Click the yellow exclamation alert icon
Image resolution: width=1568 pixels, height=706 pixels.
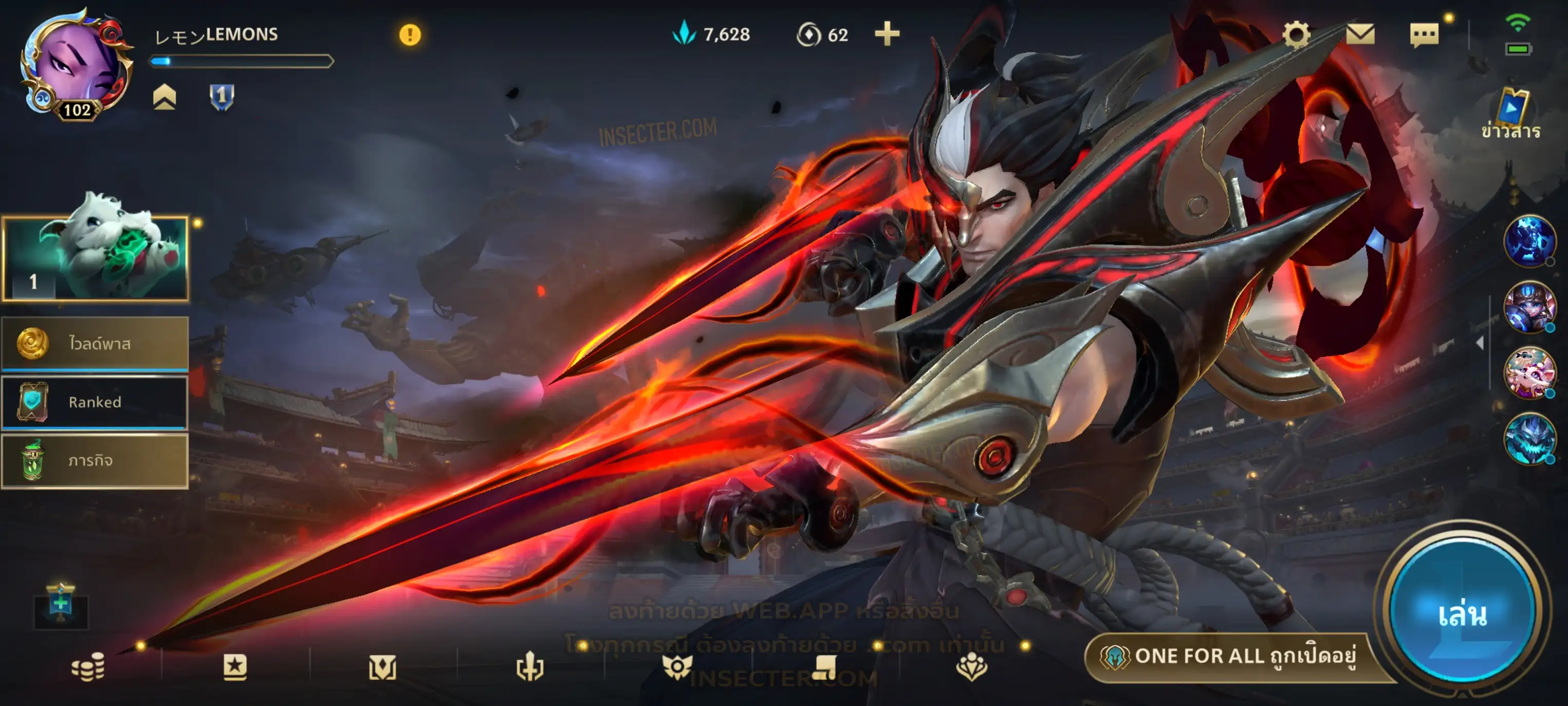[410, 35]
